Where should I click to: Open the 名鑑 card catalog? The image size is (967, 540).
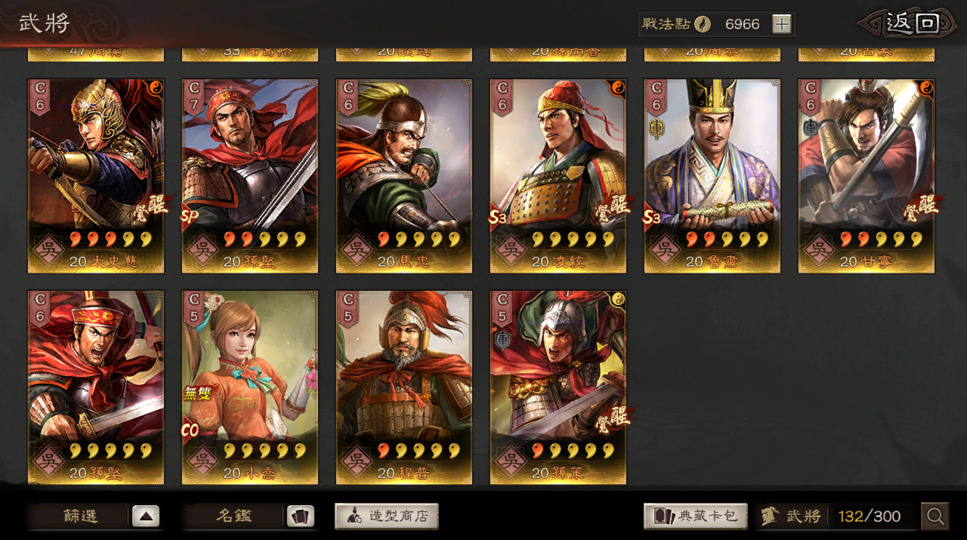250,516
